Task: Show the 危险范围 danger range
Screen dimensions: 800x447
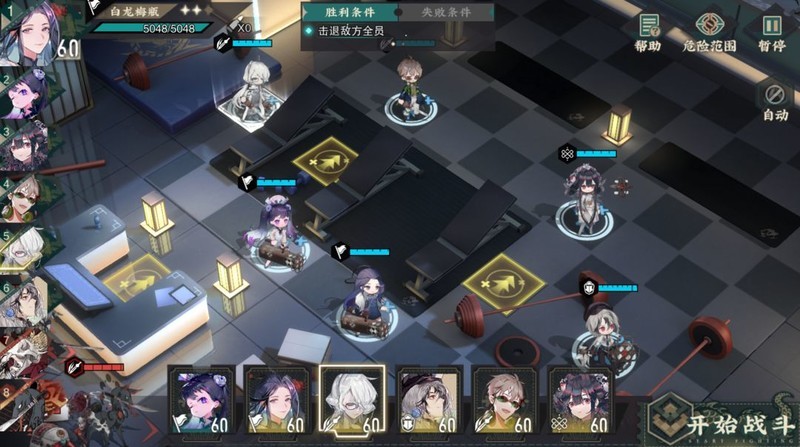Action: 708,32
